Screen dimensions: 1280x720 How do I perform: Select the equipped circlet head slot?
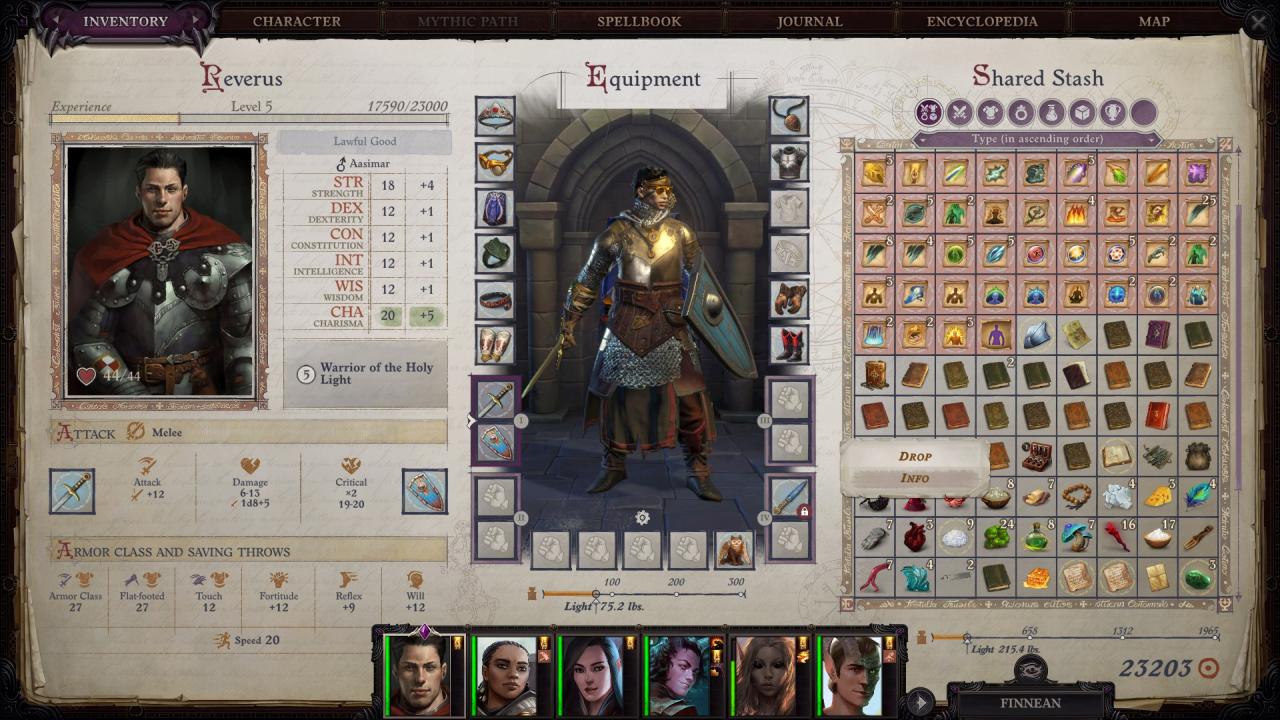(x=495, y=117)
